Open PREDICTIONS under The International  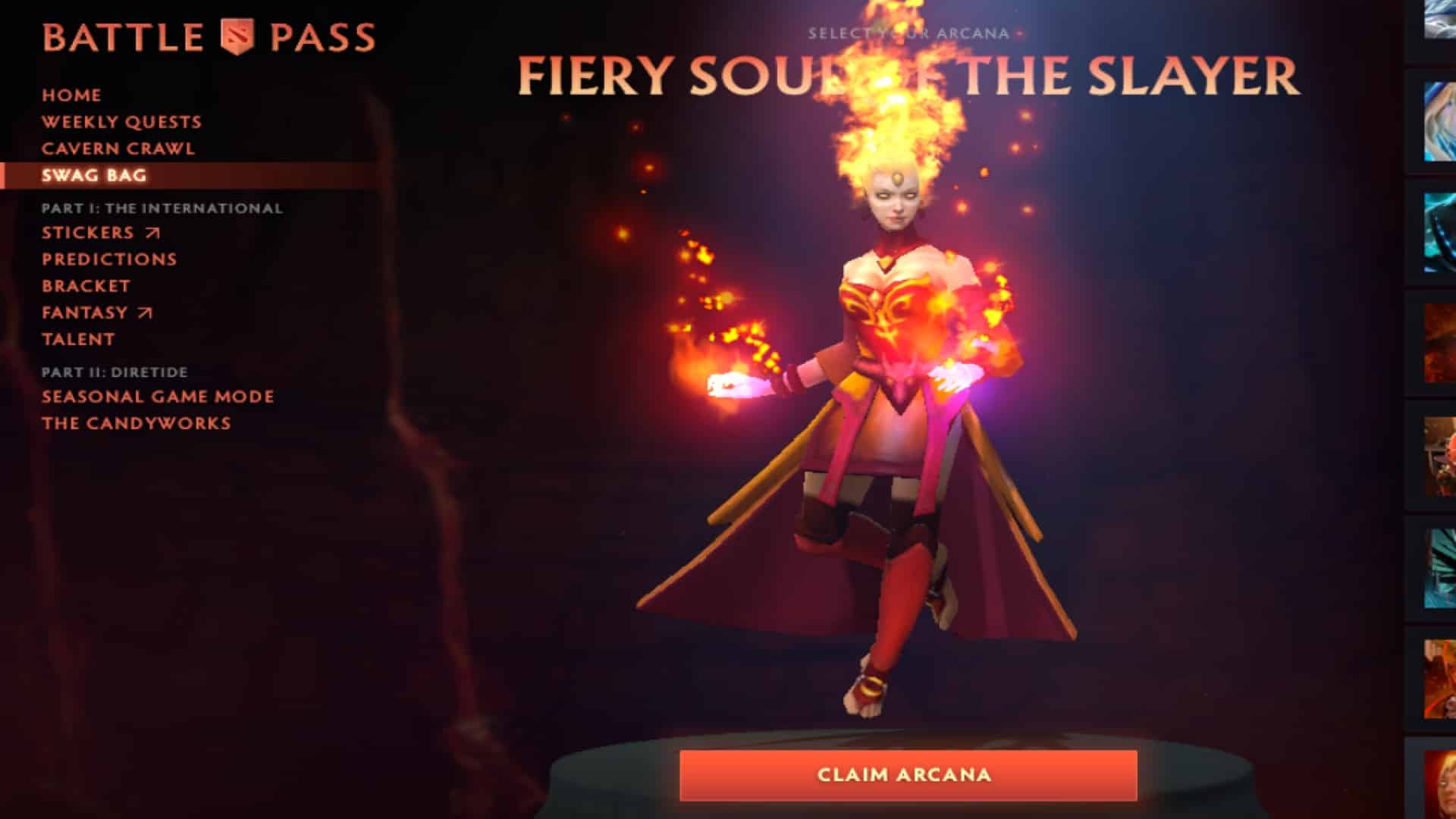pyautogui.click(x=109, y=259)
